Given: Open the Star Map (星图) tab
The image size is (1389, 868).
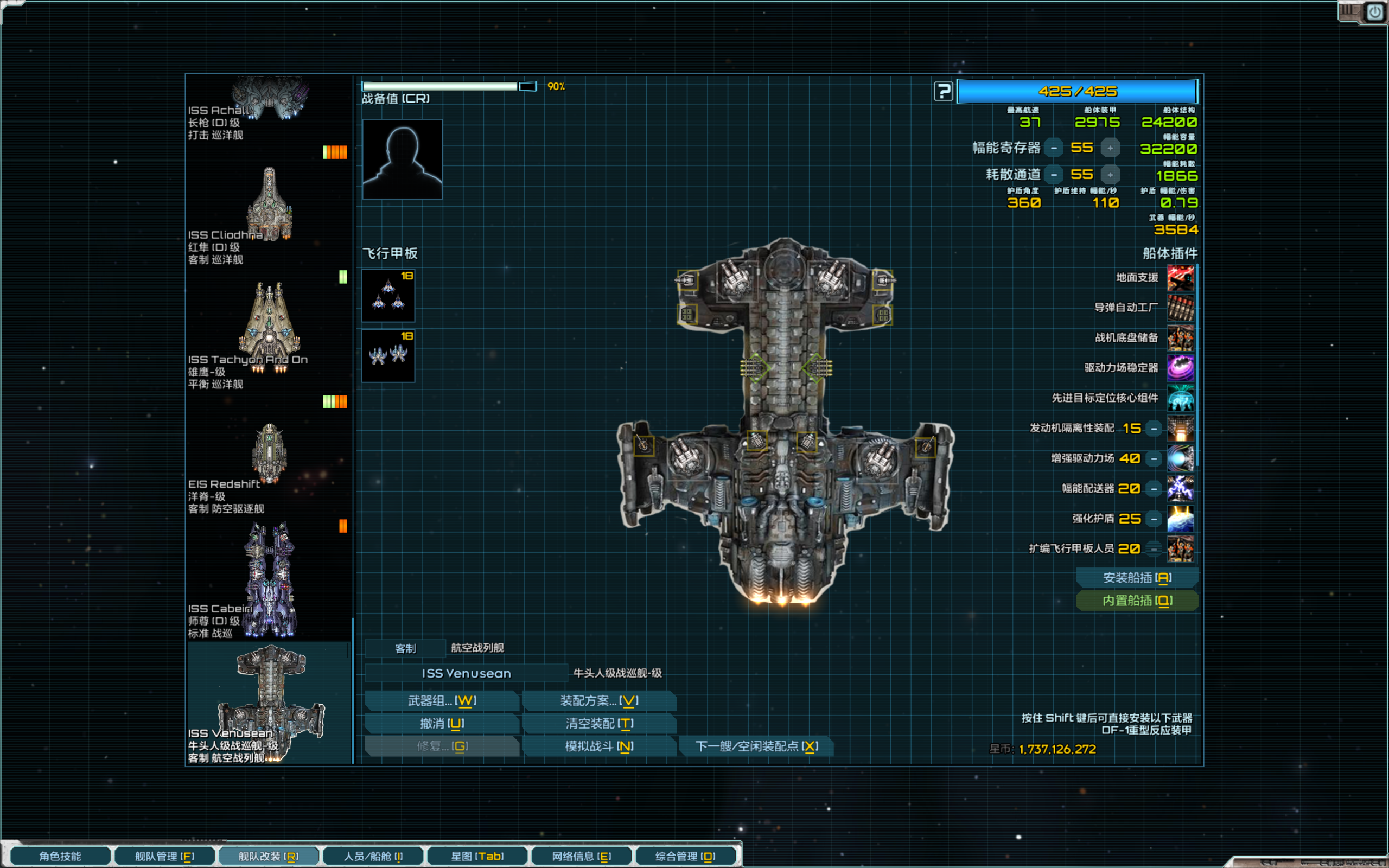Looking at the screenshot, I should pos(477,856).
